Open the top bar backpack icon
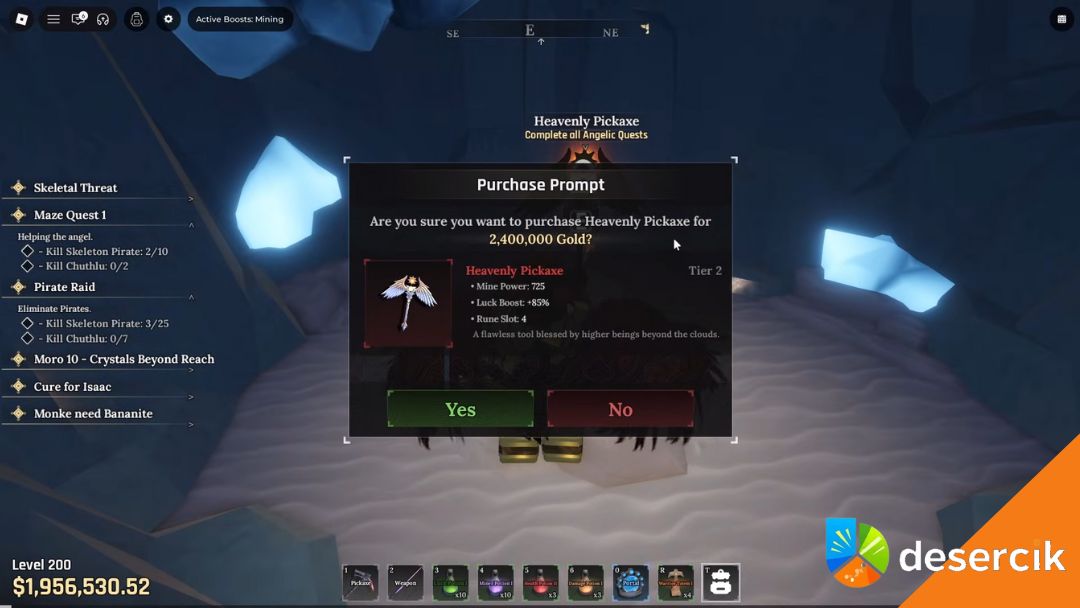The image size is (1080, 608). tap(137, 19)
